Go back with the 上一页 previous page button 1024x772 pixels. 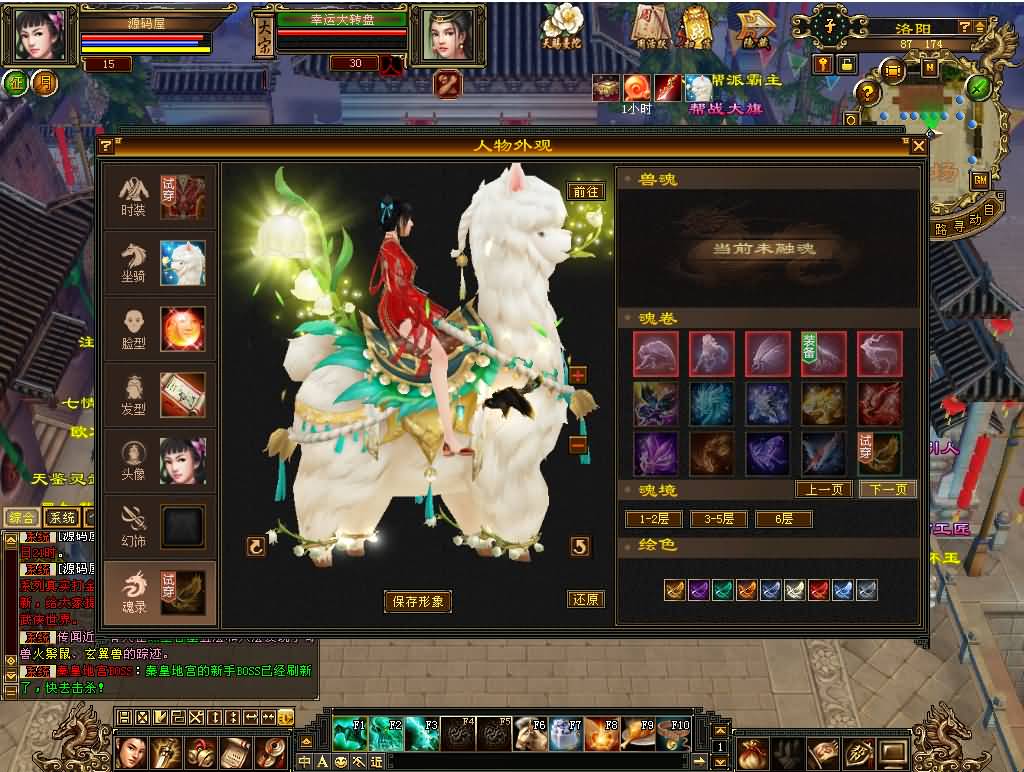point(824,489)
